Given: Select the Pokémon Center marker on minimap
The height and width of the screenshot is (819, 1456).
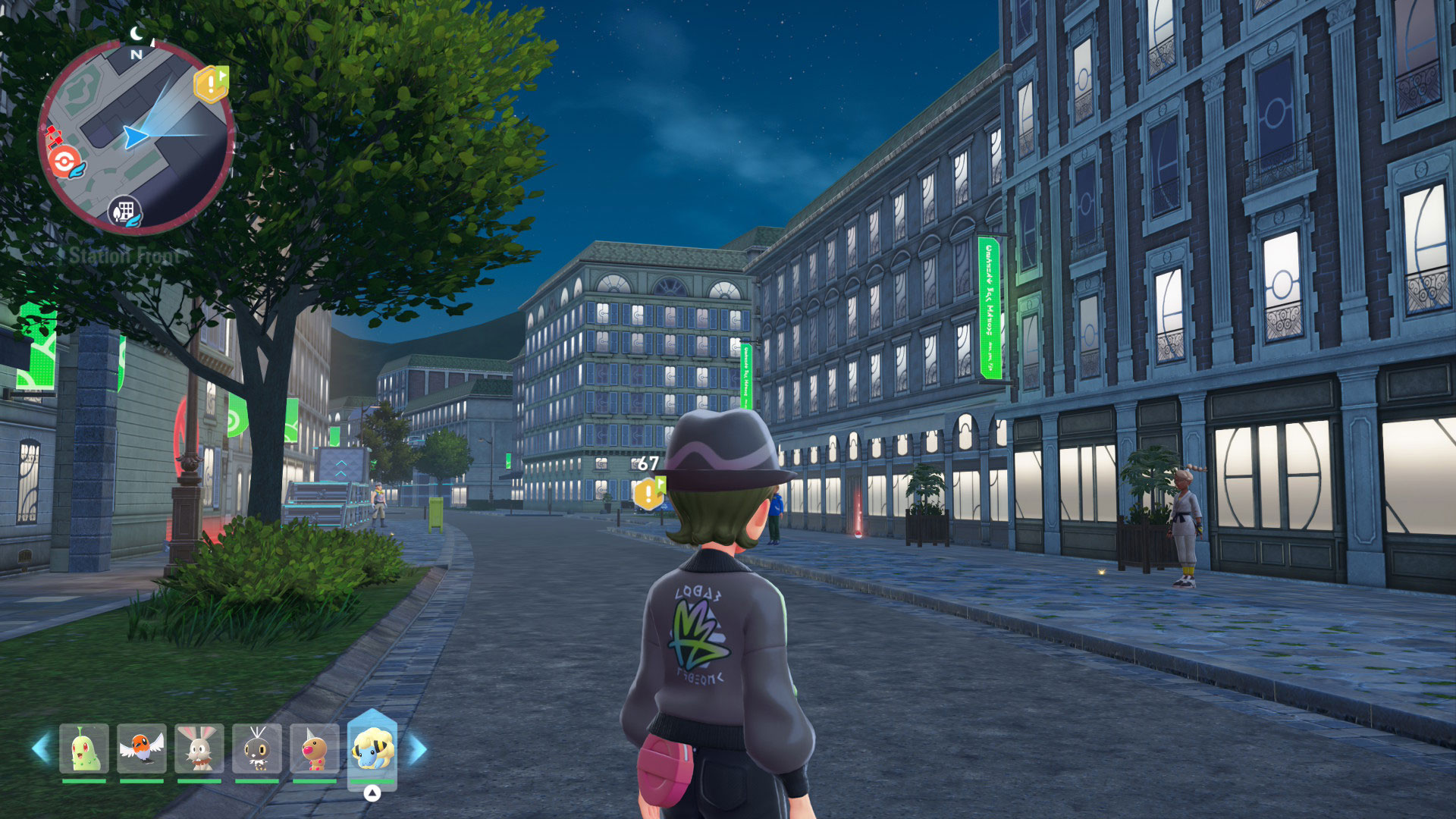Looking at the screenshot, I should click(65, 162).
